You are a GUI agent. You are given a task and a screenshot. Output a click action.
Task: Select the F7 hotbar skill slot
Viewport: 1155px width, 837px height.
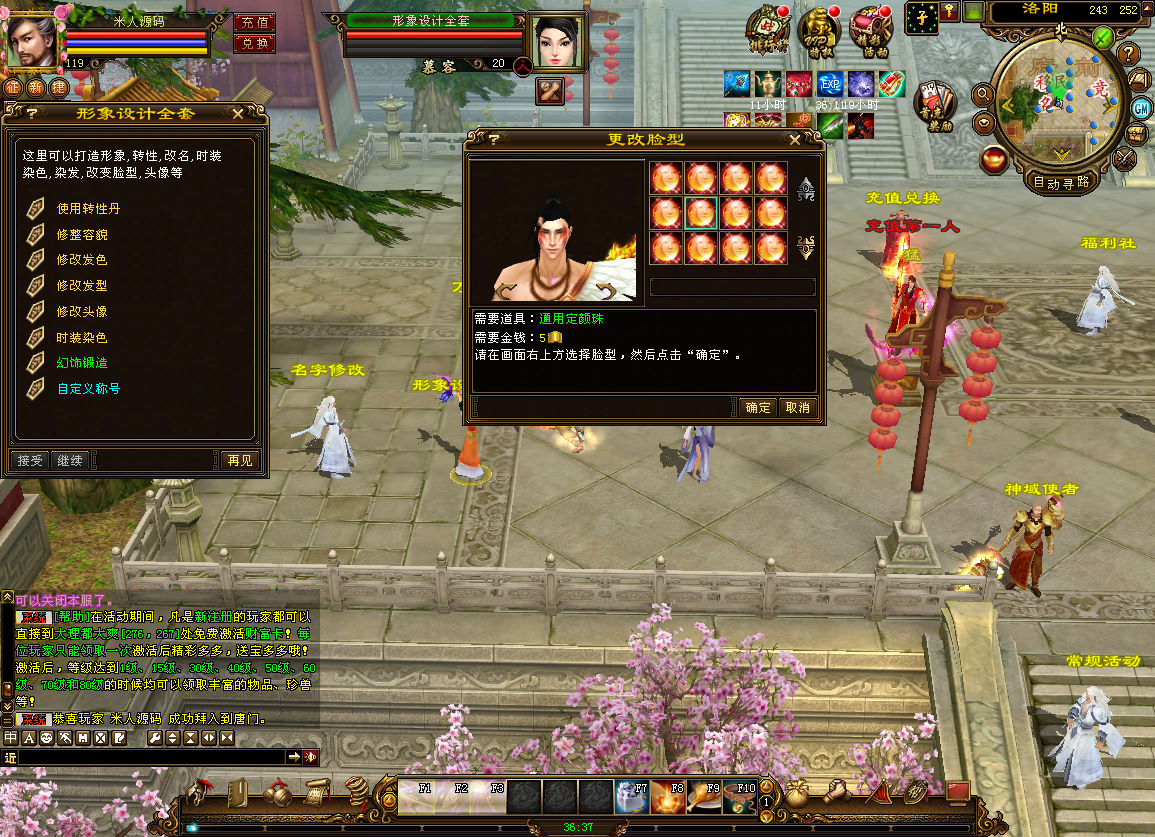(x=632, y=797)
